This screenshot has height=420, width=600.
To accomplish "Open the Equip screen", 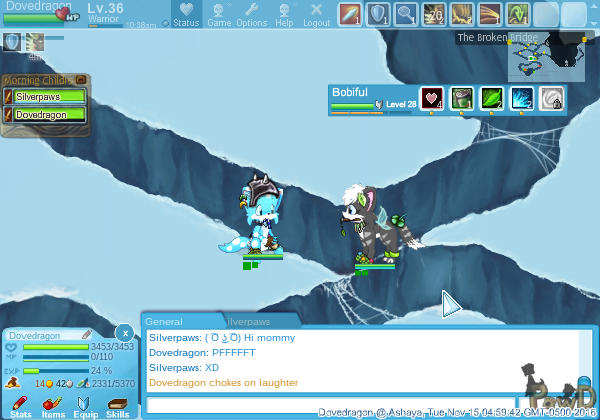I will [x=85, y=405].
